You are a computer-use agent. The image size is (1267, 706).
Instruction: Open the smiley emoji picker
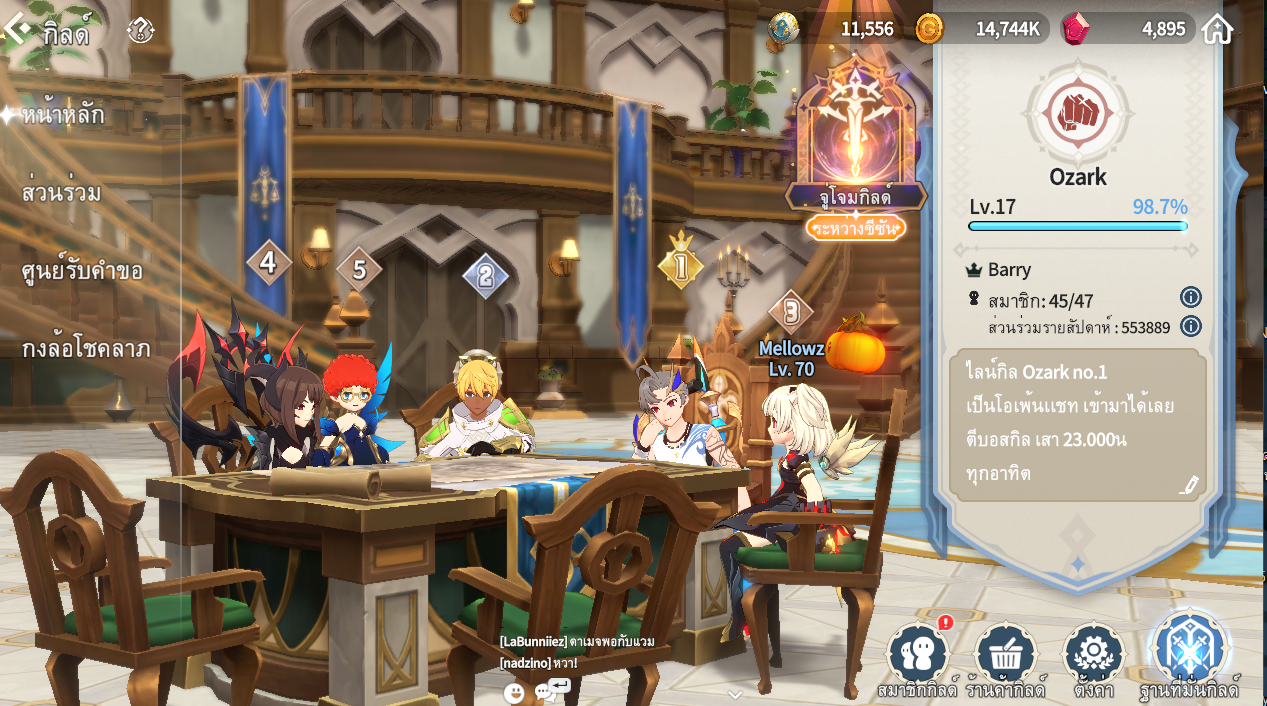[x=514, y=692]
